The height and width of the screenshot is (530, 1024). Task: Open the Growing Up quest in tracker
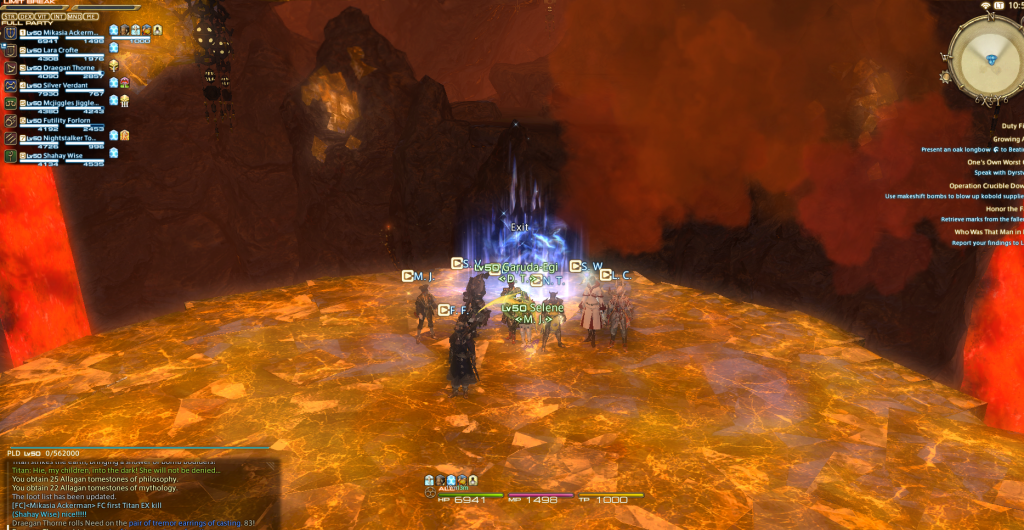point(1006,139)
